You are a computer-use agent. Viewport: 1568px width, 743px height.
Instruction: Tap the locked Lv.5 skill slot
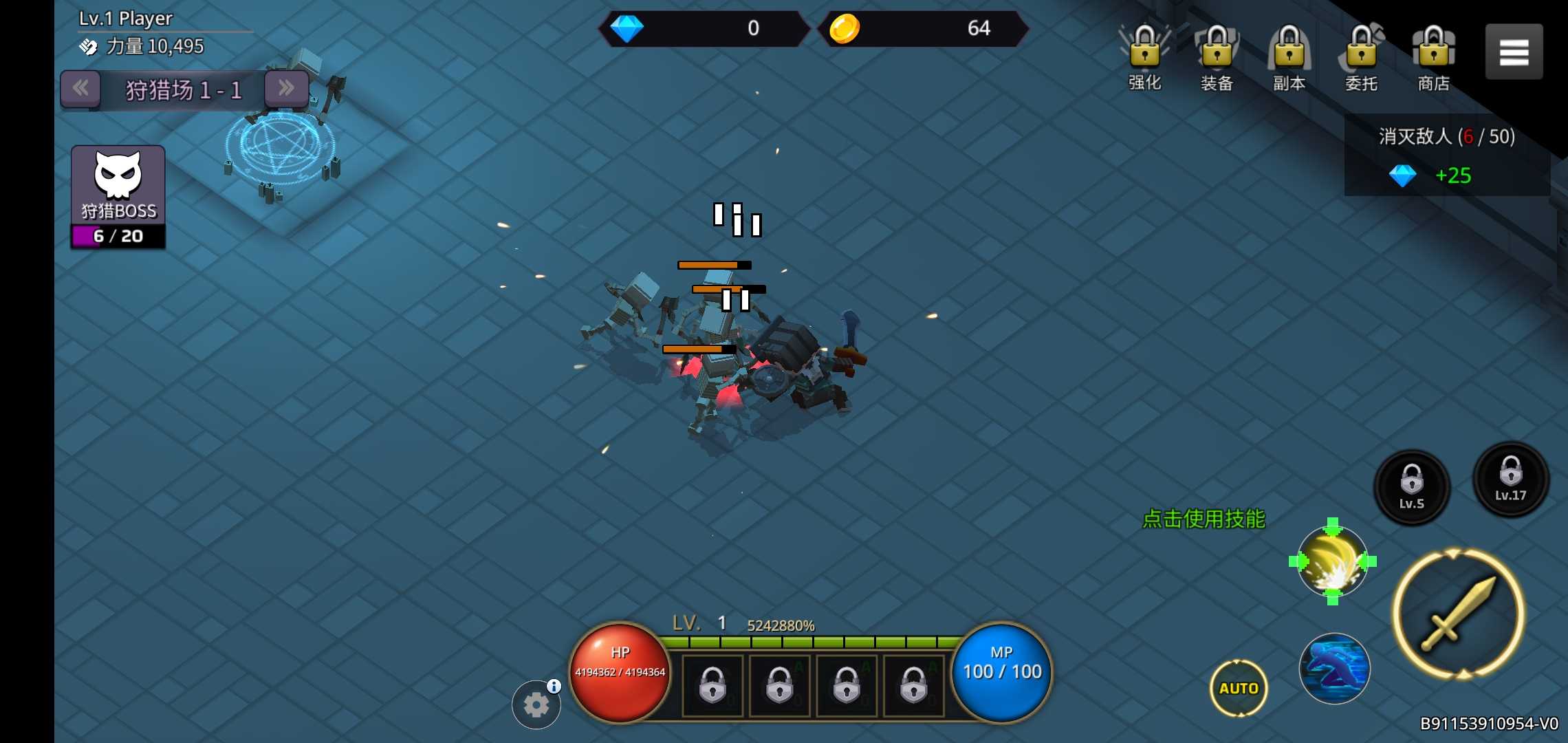(1411, 486)
